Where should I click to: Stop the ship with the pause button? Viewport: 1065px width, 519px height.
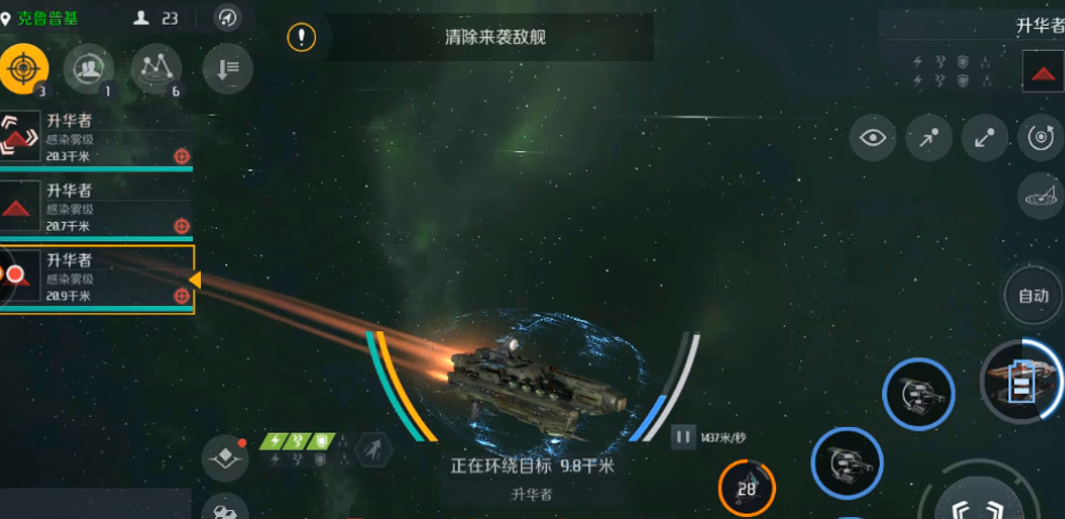(x=683, y=437)
